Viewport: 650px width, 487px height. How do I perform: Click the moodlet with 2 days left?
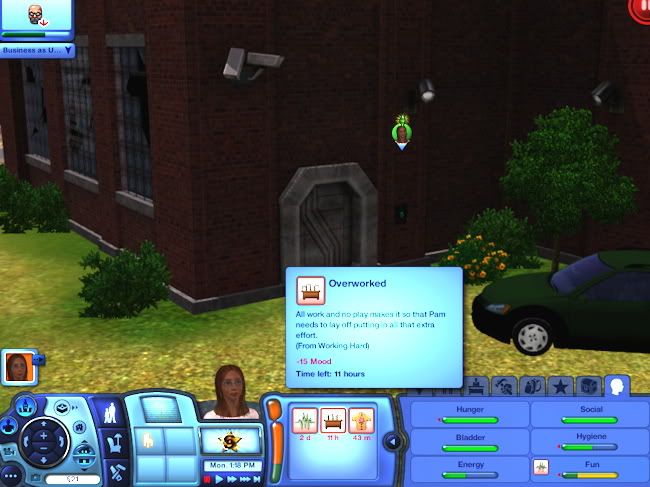click(x=302, y=420)
